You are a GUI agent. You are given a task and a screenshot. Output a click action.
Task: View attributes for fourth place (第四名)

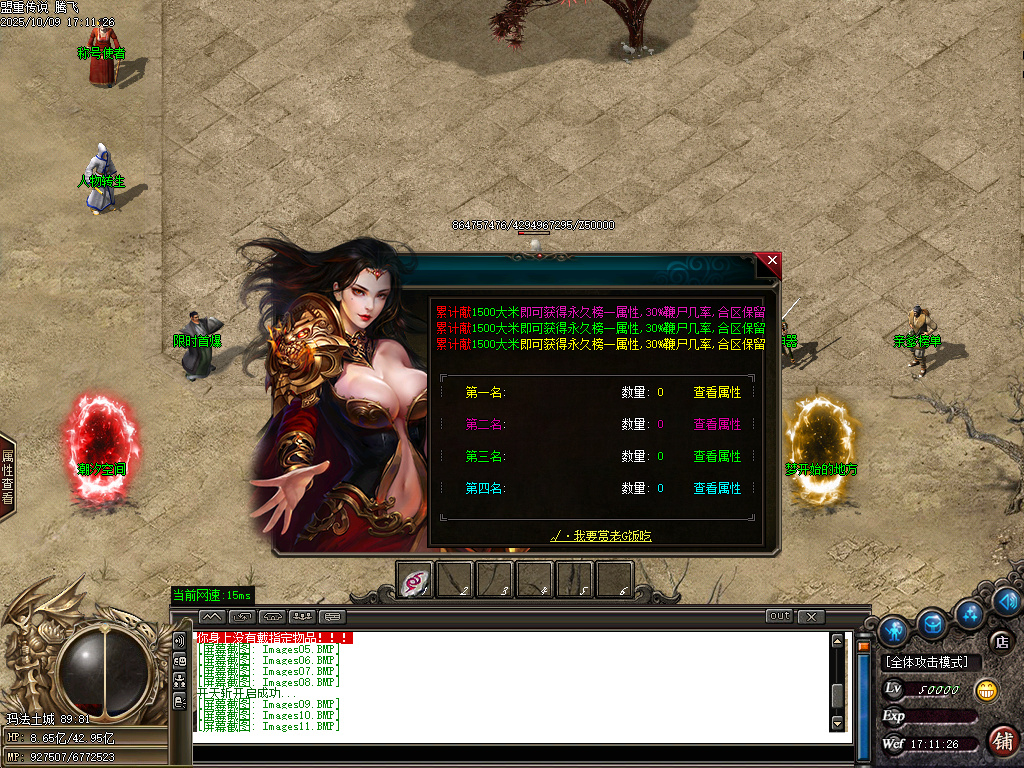[x=717, y=489]
